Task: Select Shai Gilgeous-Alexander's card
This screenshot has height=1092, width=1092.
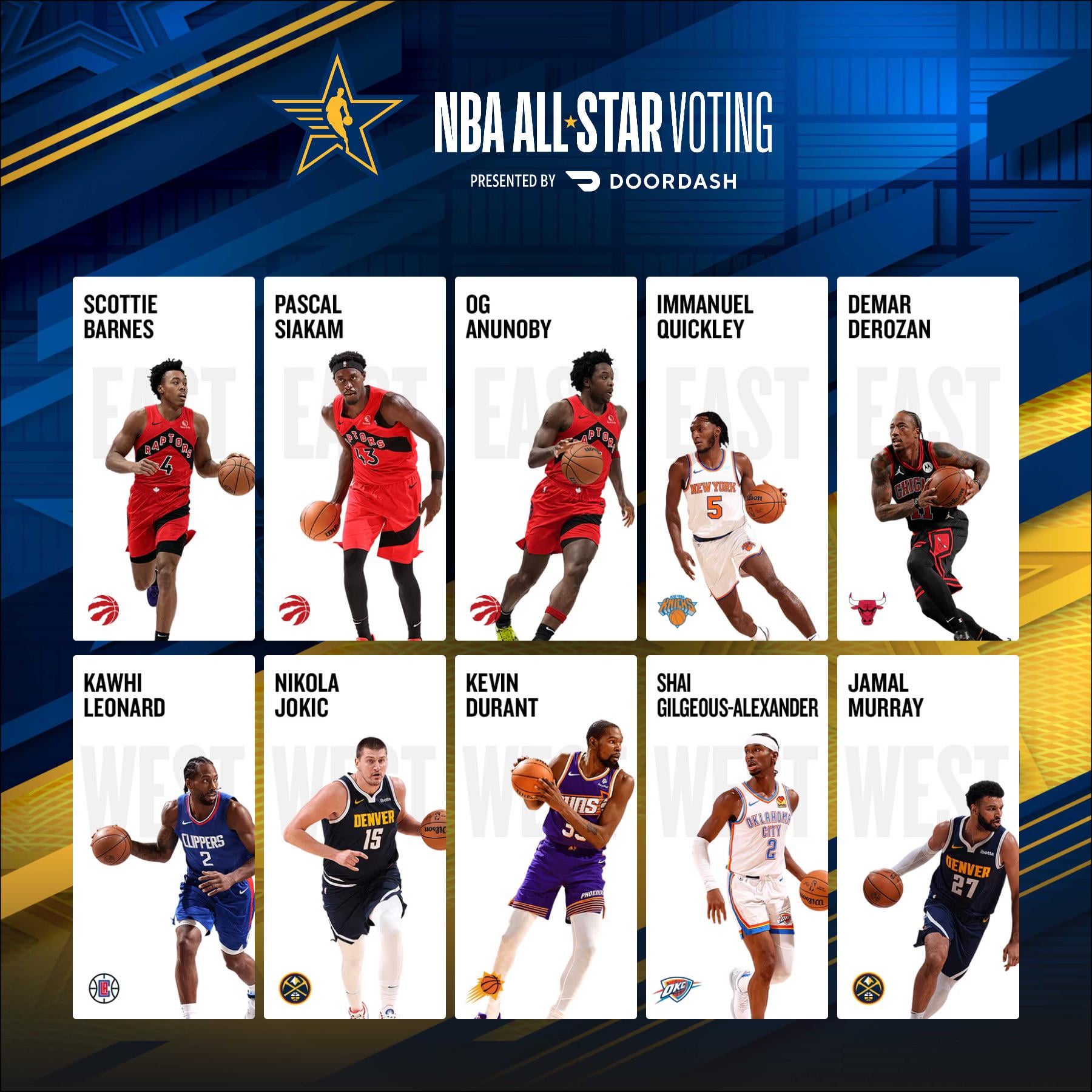Action: [x=736, y=837]
